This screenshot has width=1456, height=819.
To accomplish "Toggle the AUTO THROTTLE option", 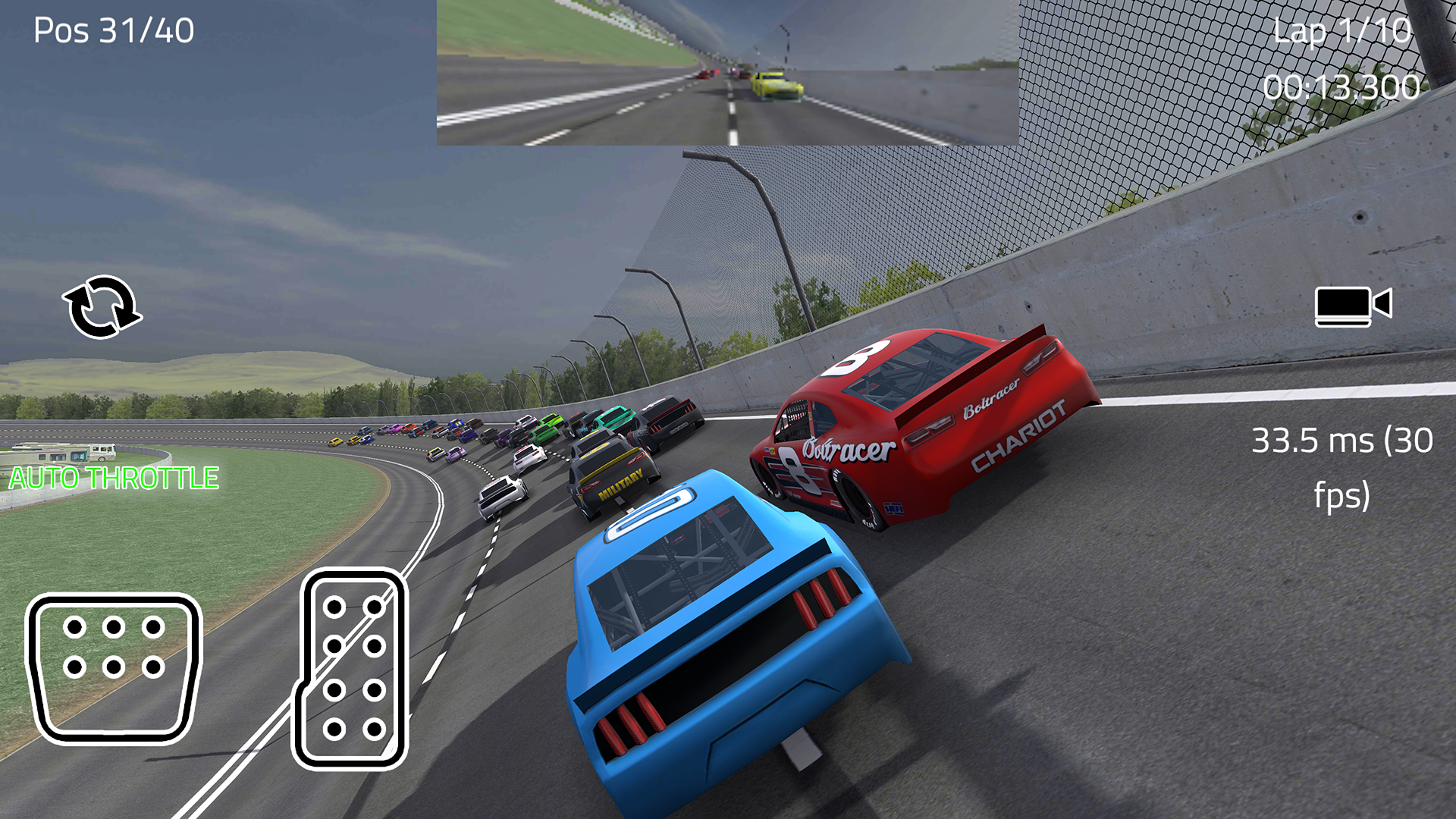I will [x=114, y=478].
